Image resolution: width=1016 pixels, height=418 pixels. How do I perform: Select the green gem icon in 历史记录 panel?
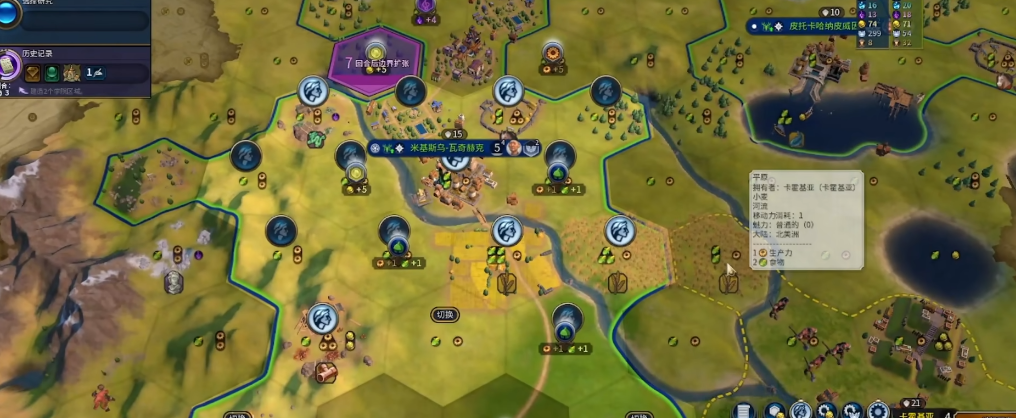point(52,72)
